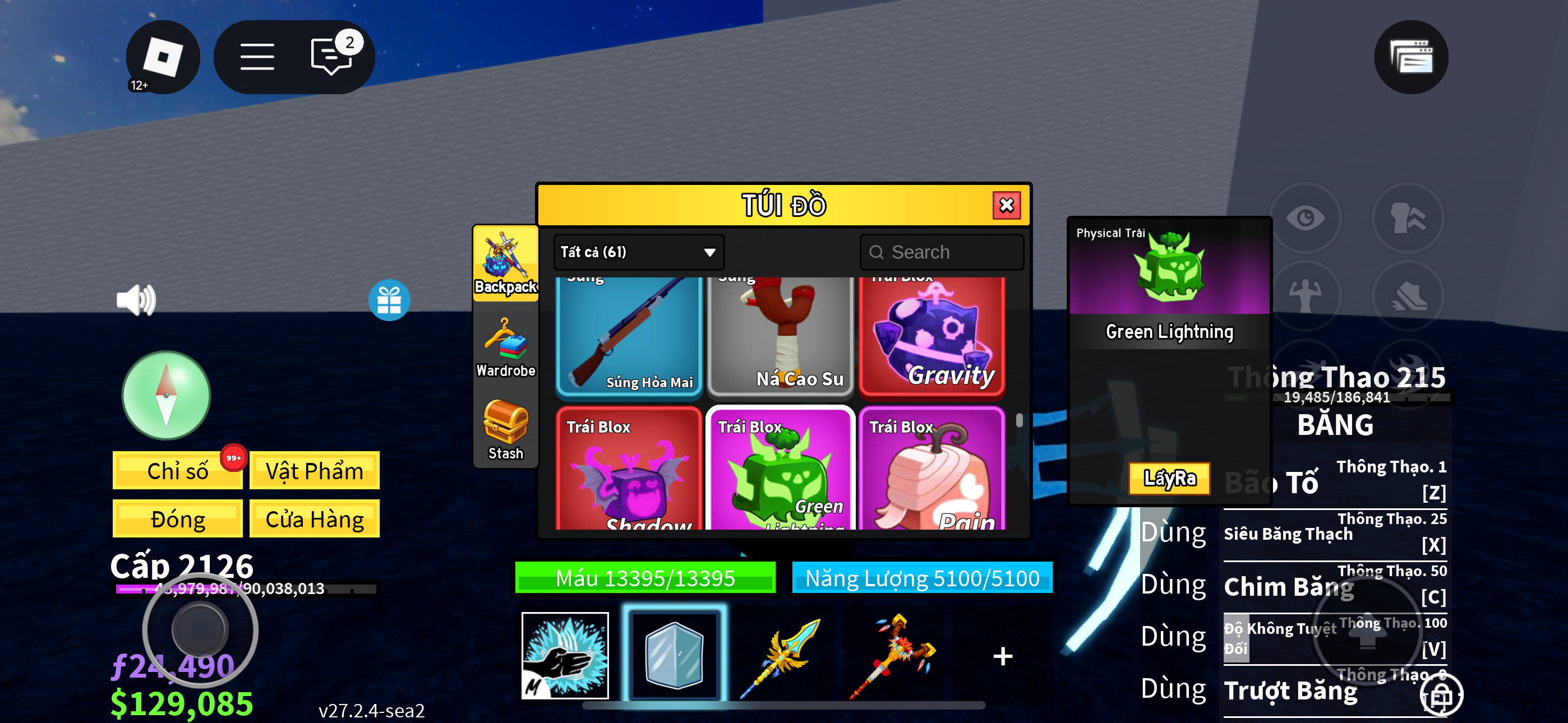Image resolution: width=1568 pixels, height=723 pixels.
Task: Select the ice cube hotbar slot
Action: (x=674, y=655)
